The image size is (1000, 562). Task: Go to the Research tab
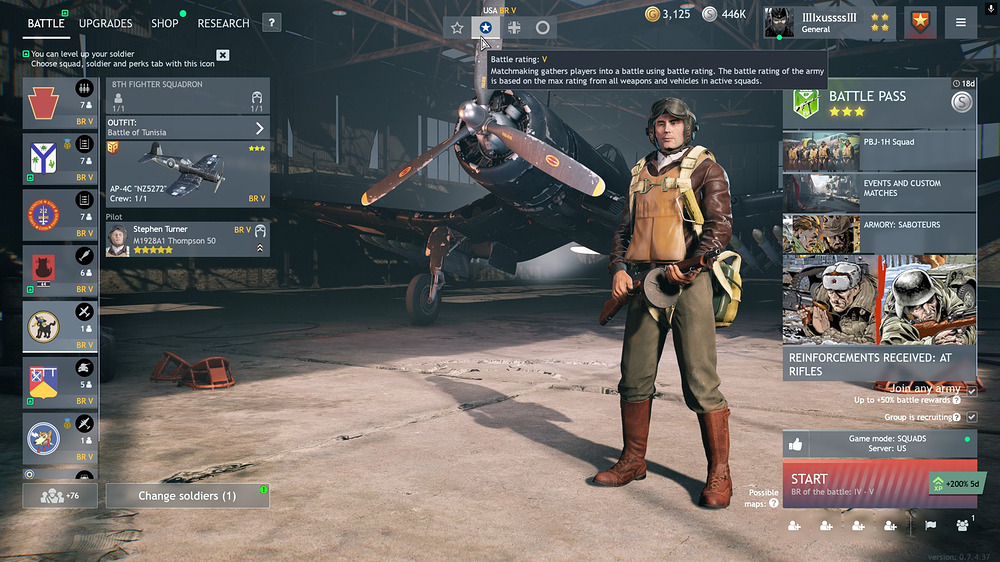(223, 23)
